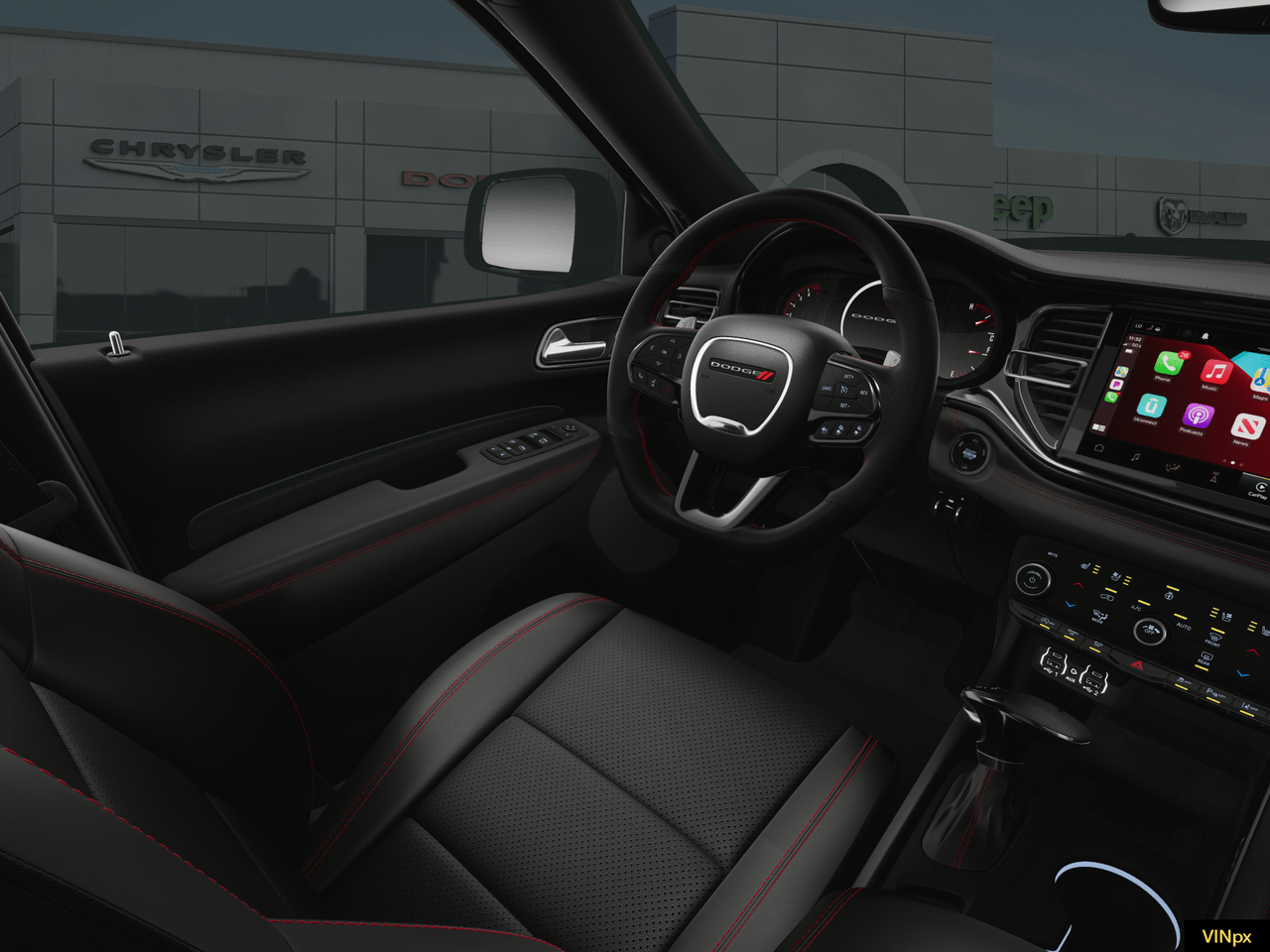Toggle air recirculation mode

1106,596
